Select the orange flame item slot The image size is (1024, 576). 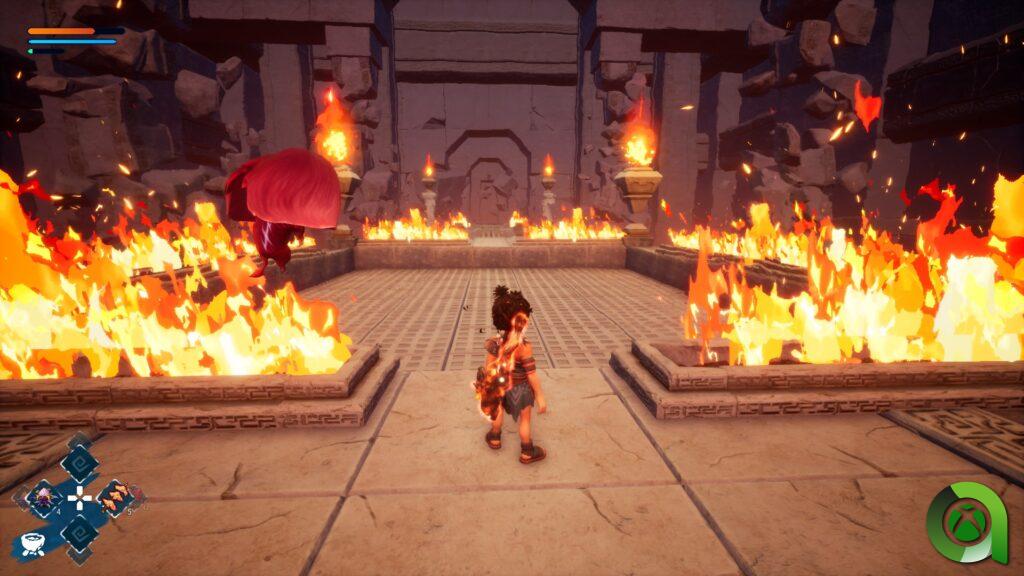tap(115, 497)
